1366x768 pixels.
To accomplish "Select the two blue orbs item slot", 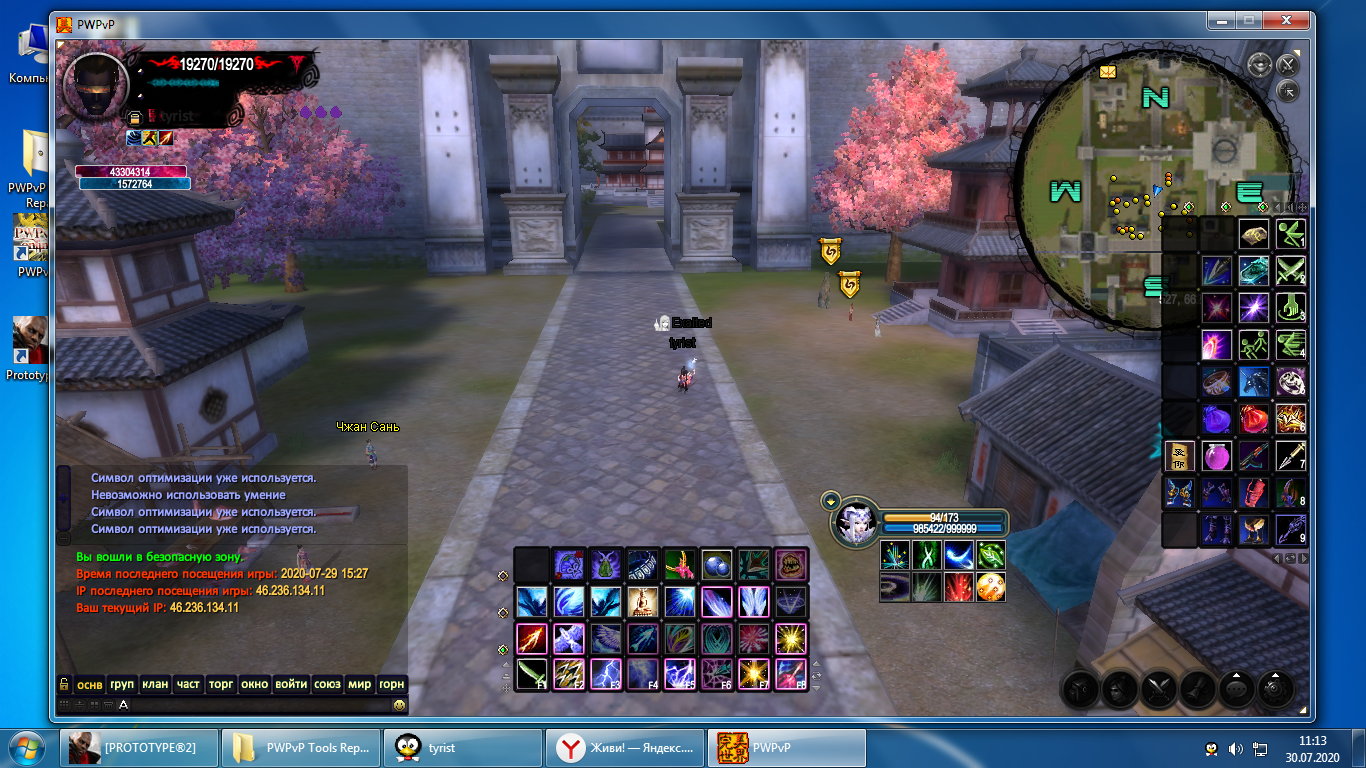I will tap(717, 564).
